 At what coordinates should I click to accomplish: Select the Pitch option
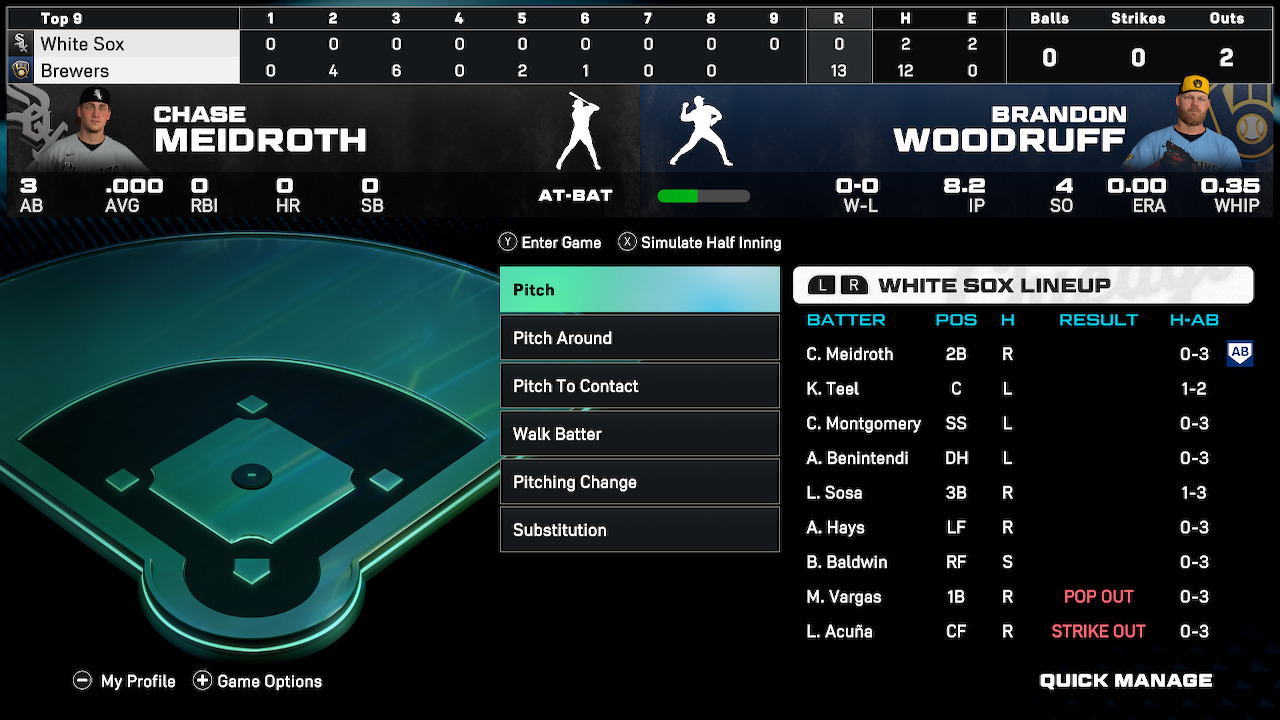click(639, 290)
